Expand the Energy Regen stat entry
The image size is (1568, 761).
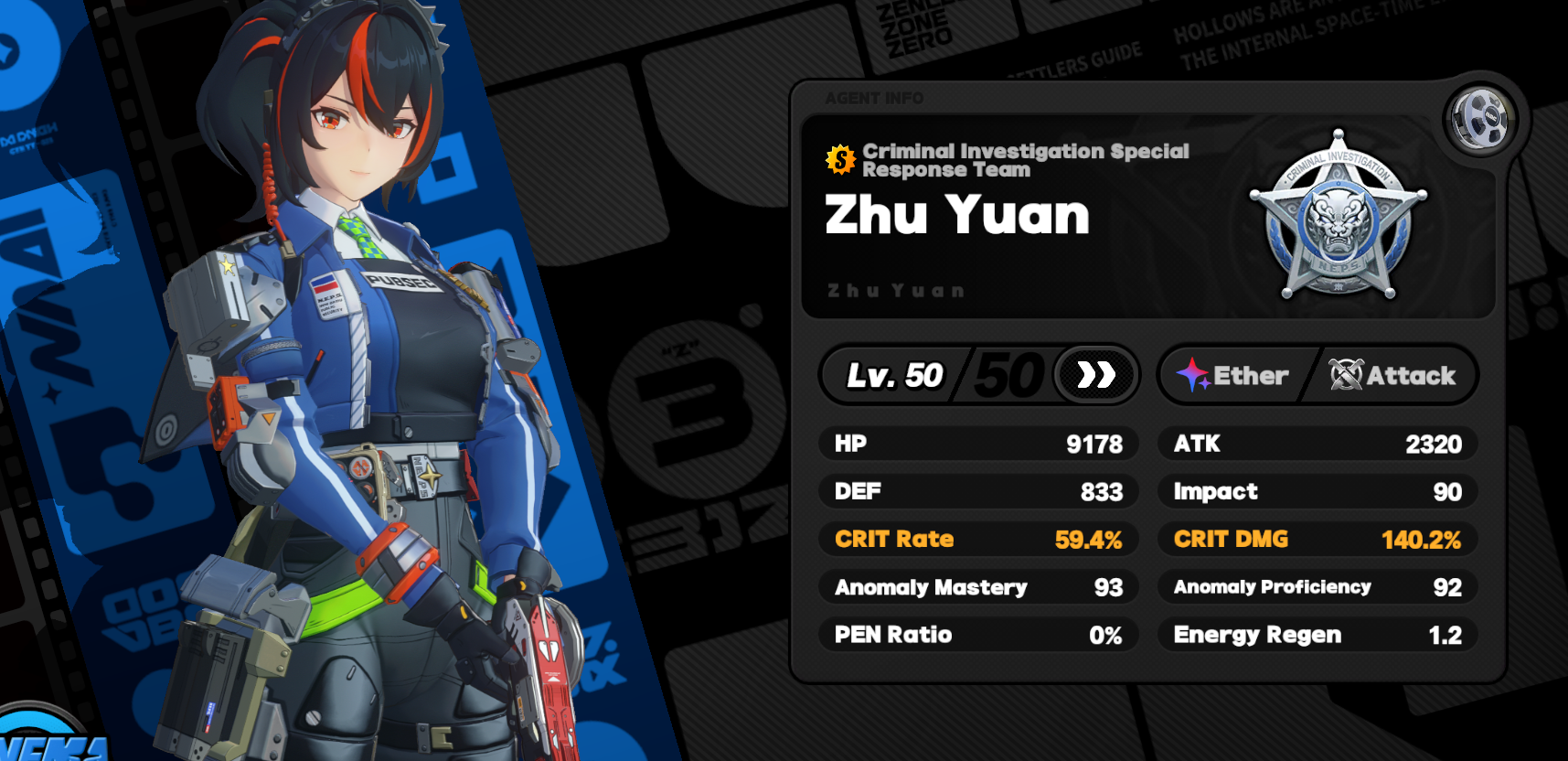point(1317,635)
